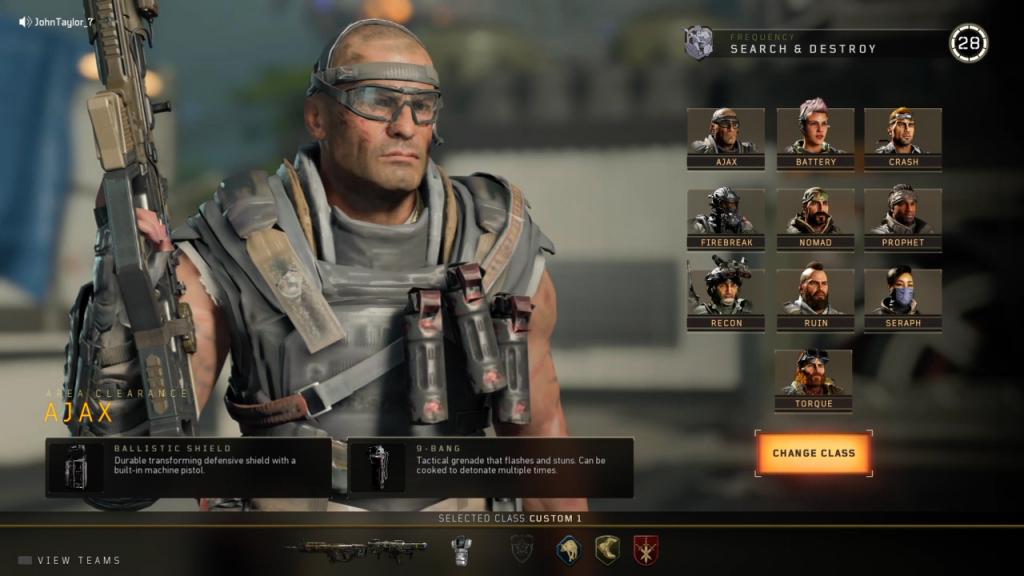Pick the Recon specialist
Viewport: 1024px width, 576px height.
click(726, 299)
